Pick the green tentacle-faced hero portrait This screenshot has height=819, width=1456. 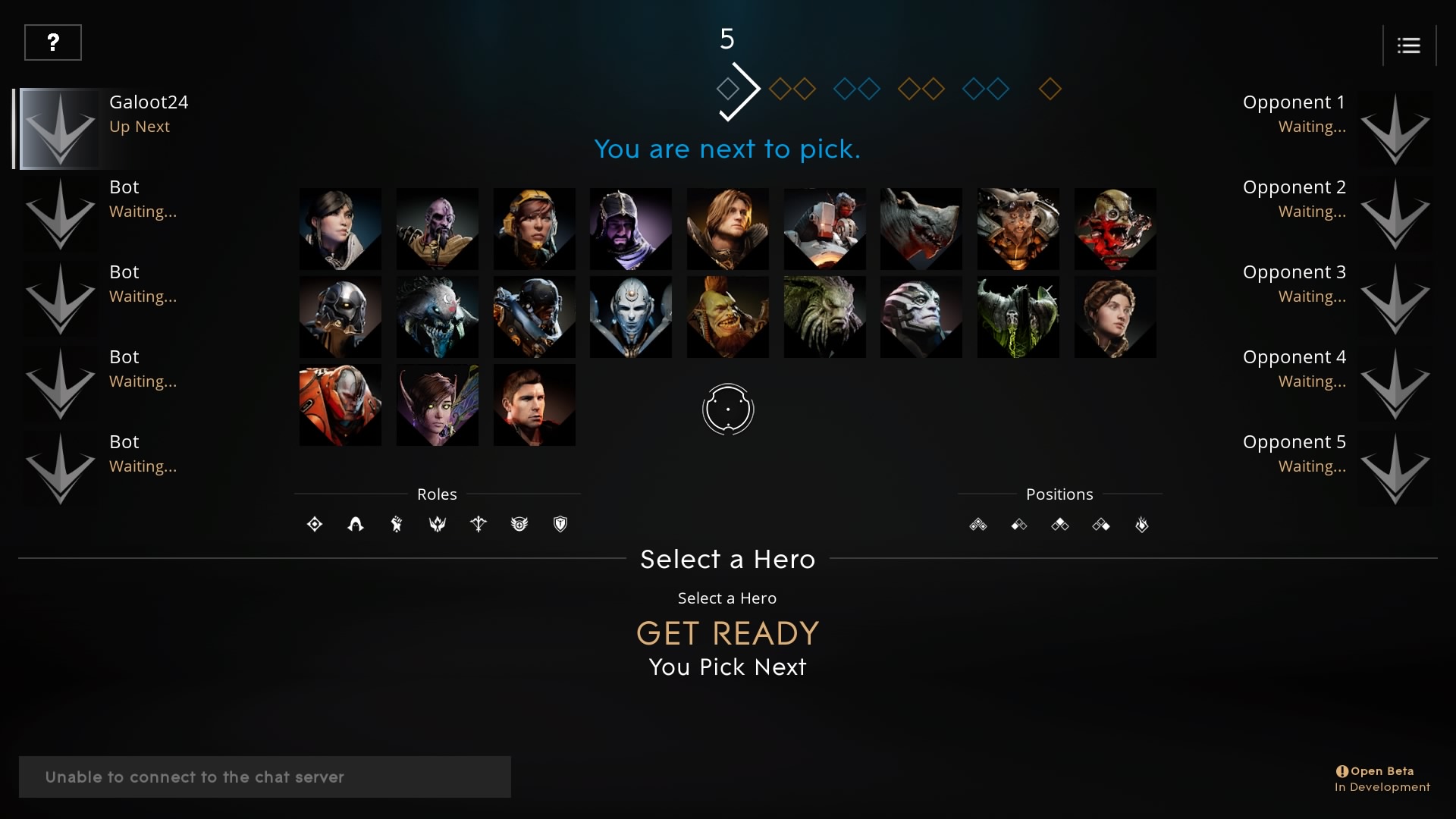[824, 317]
